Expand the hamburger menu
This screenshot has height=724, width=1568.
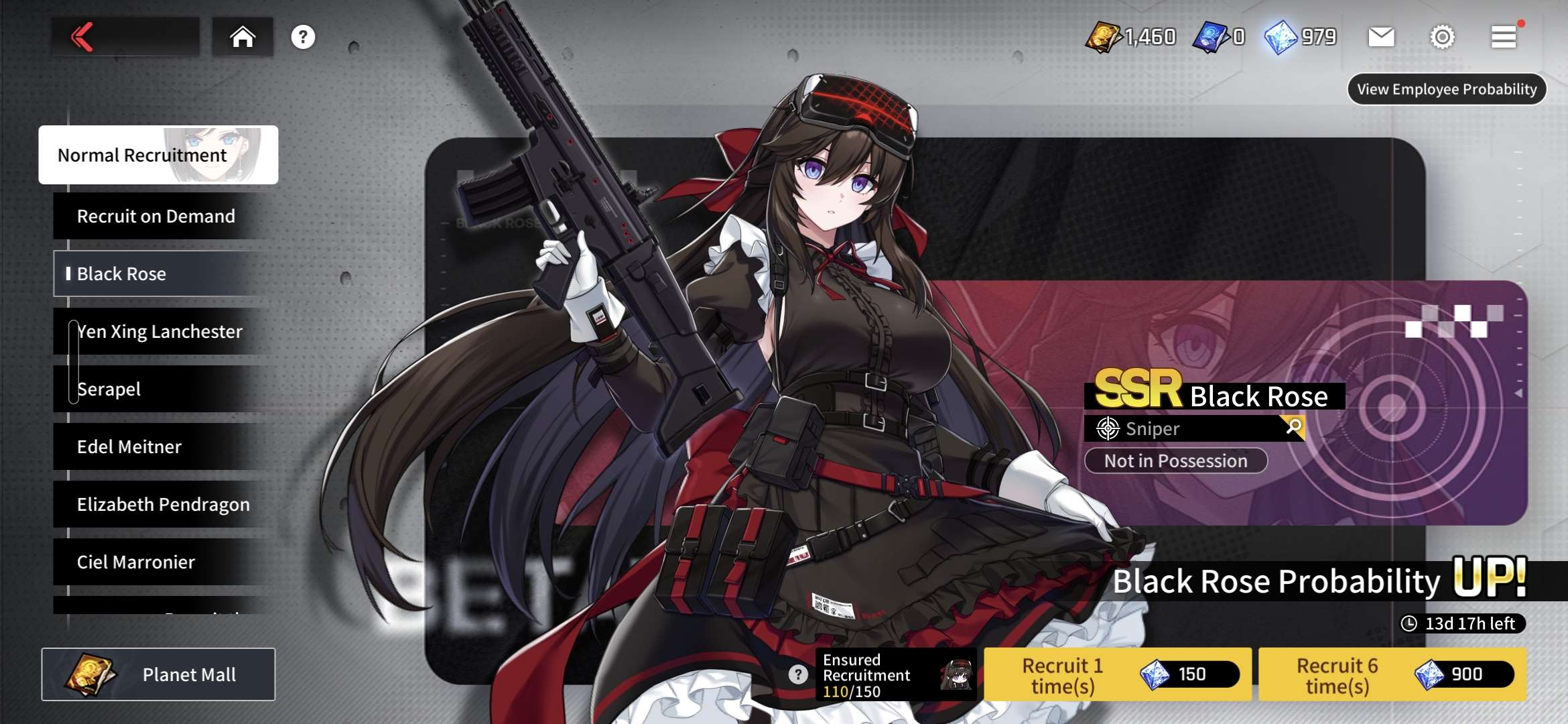(x=1504, y=37)
